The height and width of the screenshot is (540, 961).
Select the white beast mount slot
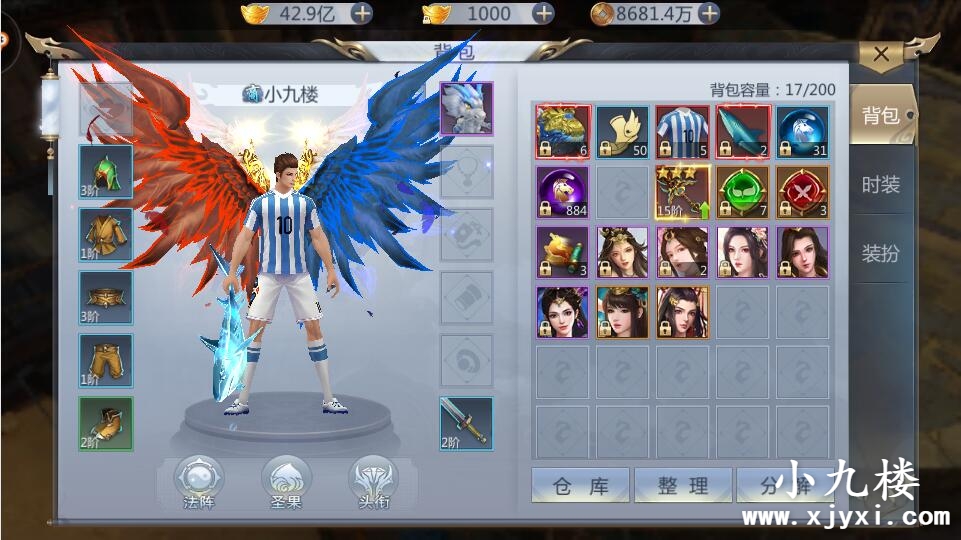[466, 108]
